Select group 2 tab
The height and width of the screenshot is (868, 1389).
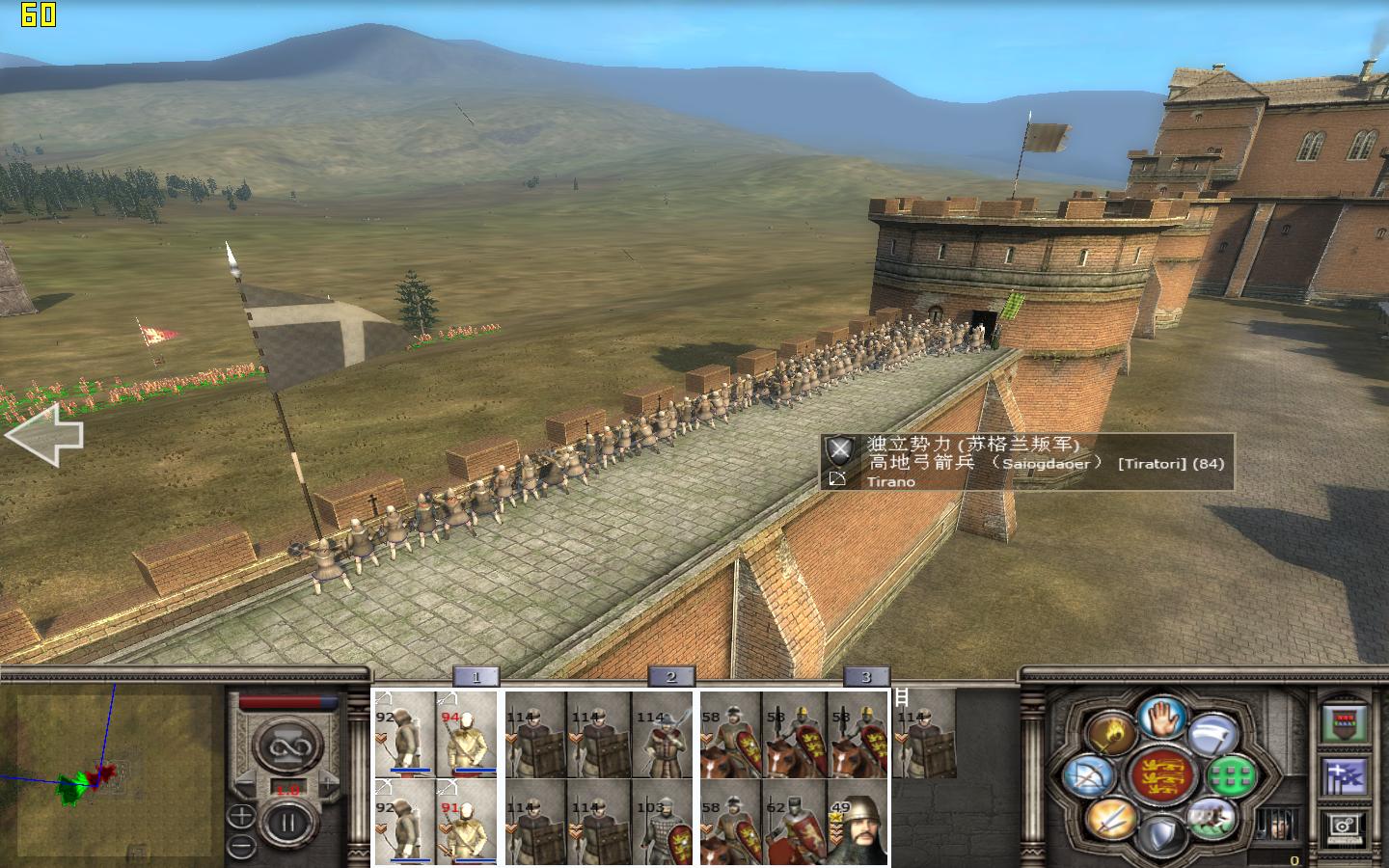pos(671,677)
